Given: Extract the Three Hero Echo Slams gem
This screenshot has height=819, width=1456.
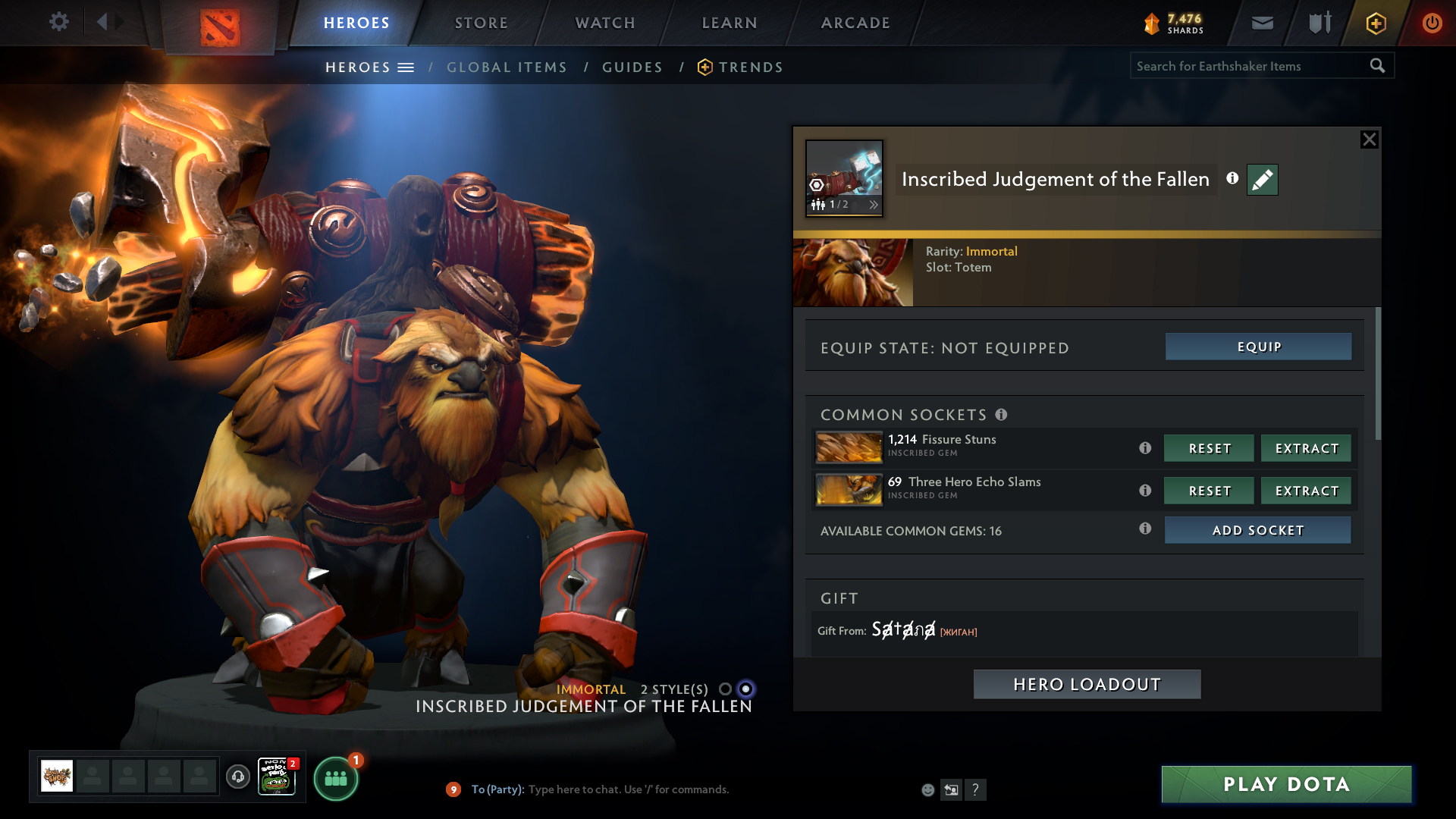Looking at the screenshot, I should pos(1306,491).
